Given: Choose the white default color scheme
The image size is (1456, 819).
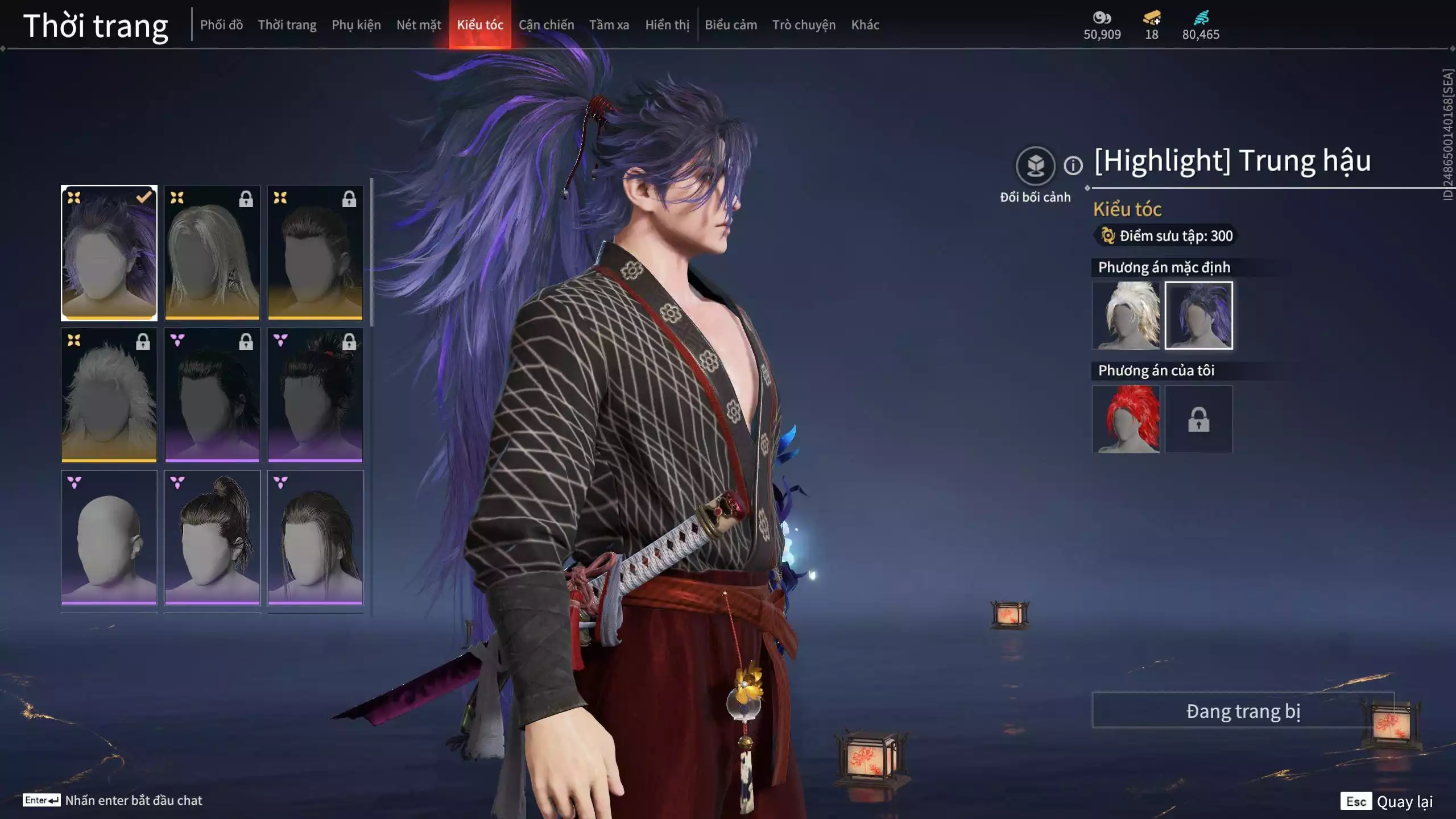Looking at the screenshot, I should click(x=1126, y=315).
